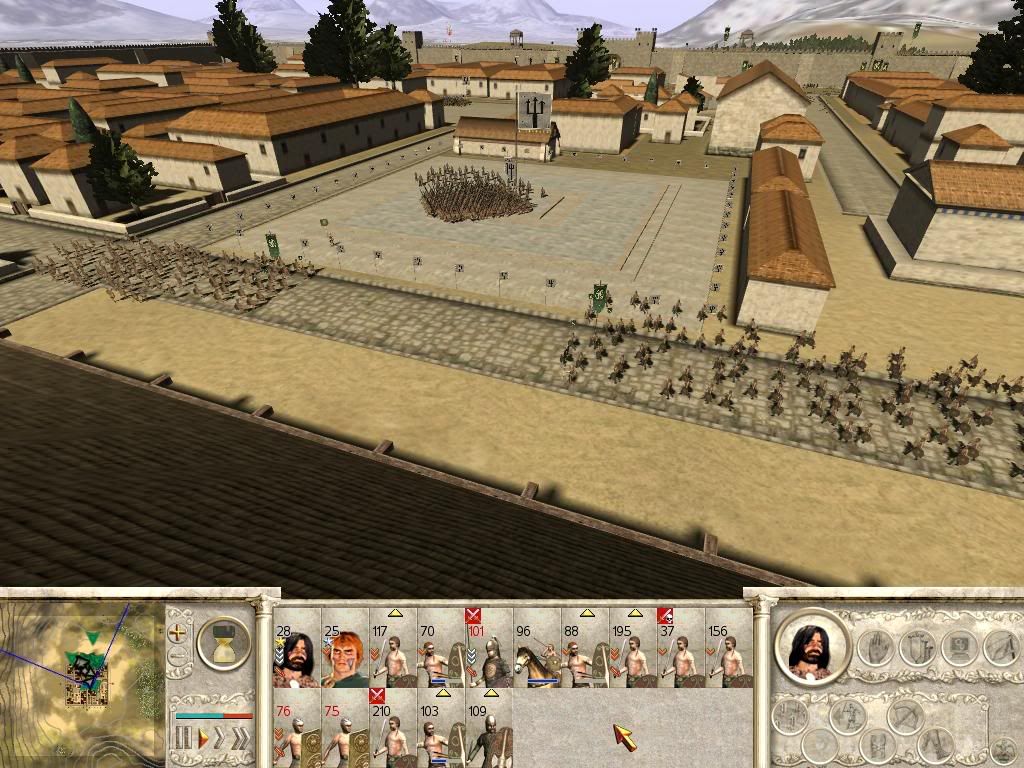Set battle speed to fast forward

[220, 739]
